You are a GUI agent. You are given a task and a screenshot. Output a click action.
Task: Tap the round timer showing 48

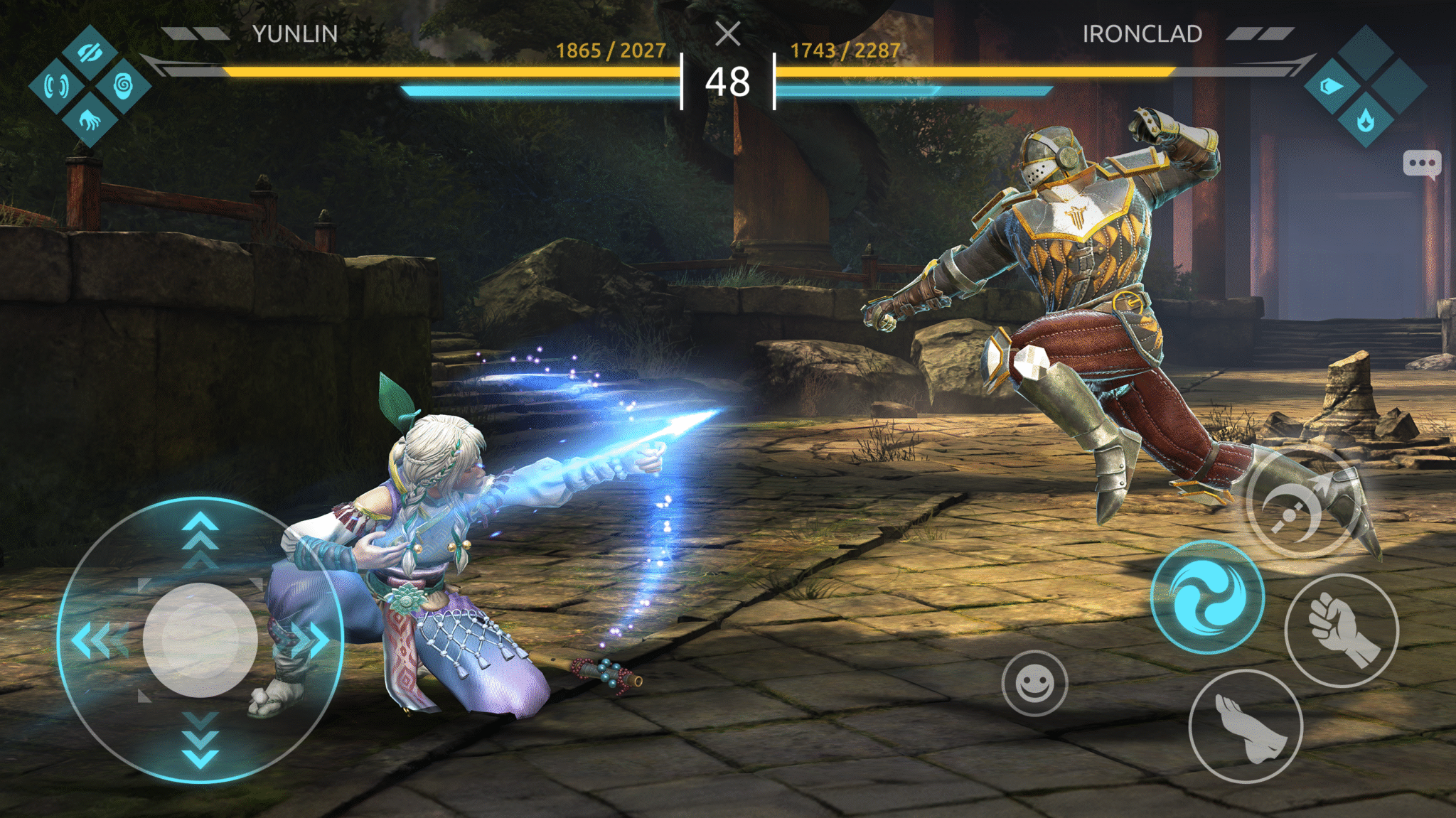pos(727,82)
